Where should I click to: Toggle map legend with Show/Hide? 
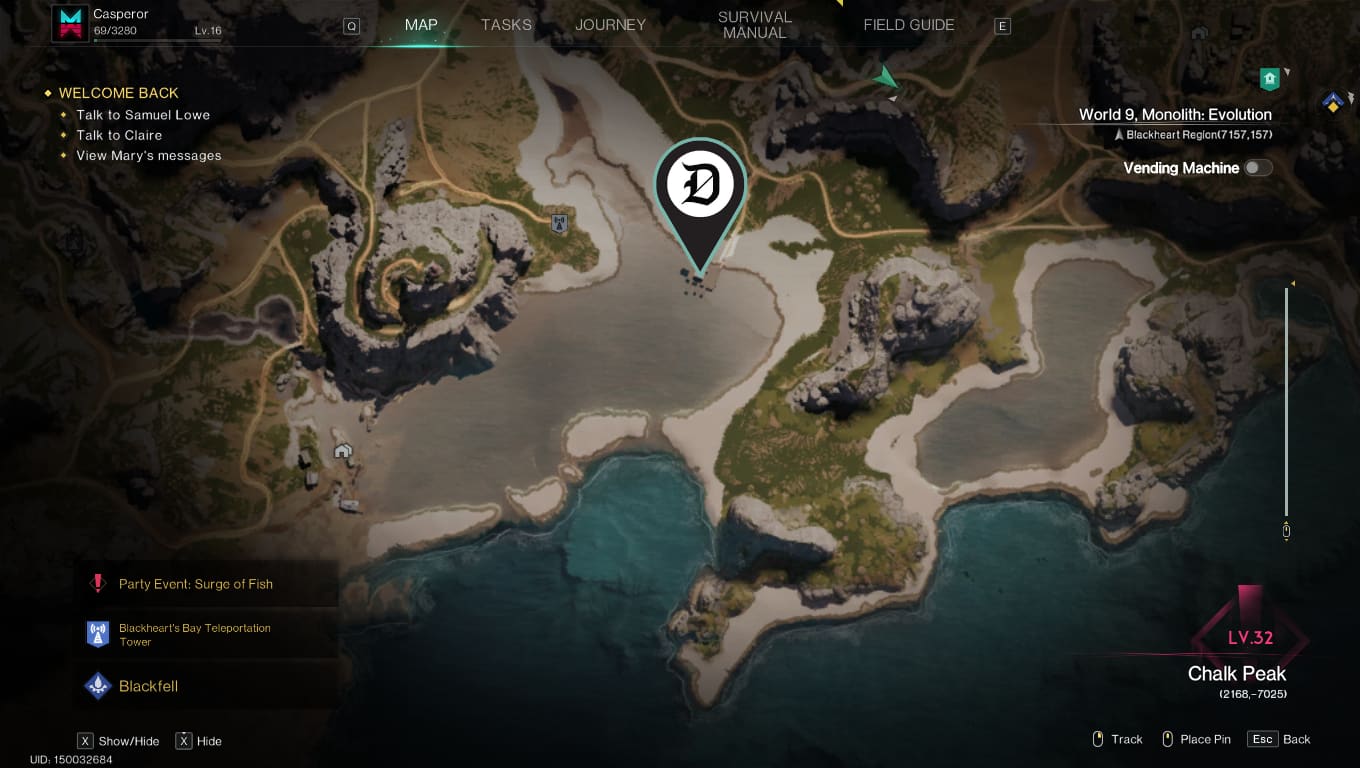click(117, 740)
